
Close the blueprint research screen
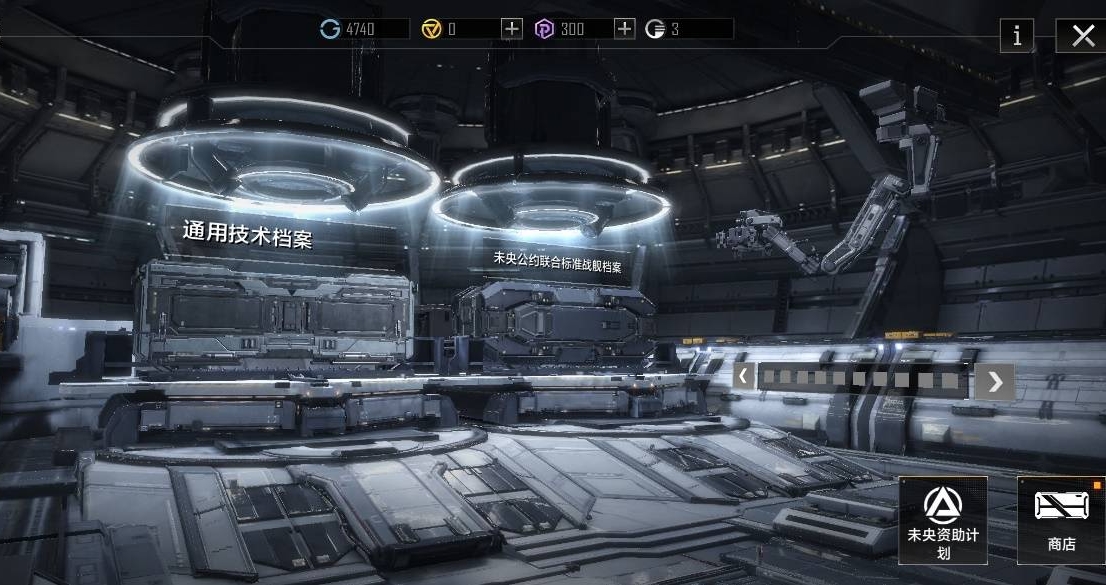(1082, 36)
